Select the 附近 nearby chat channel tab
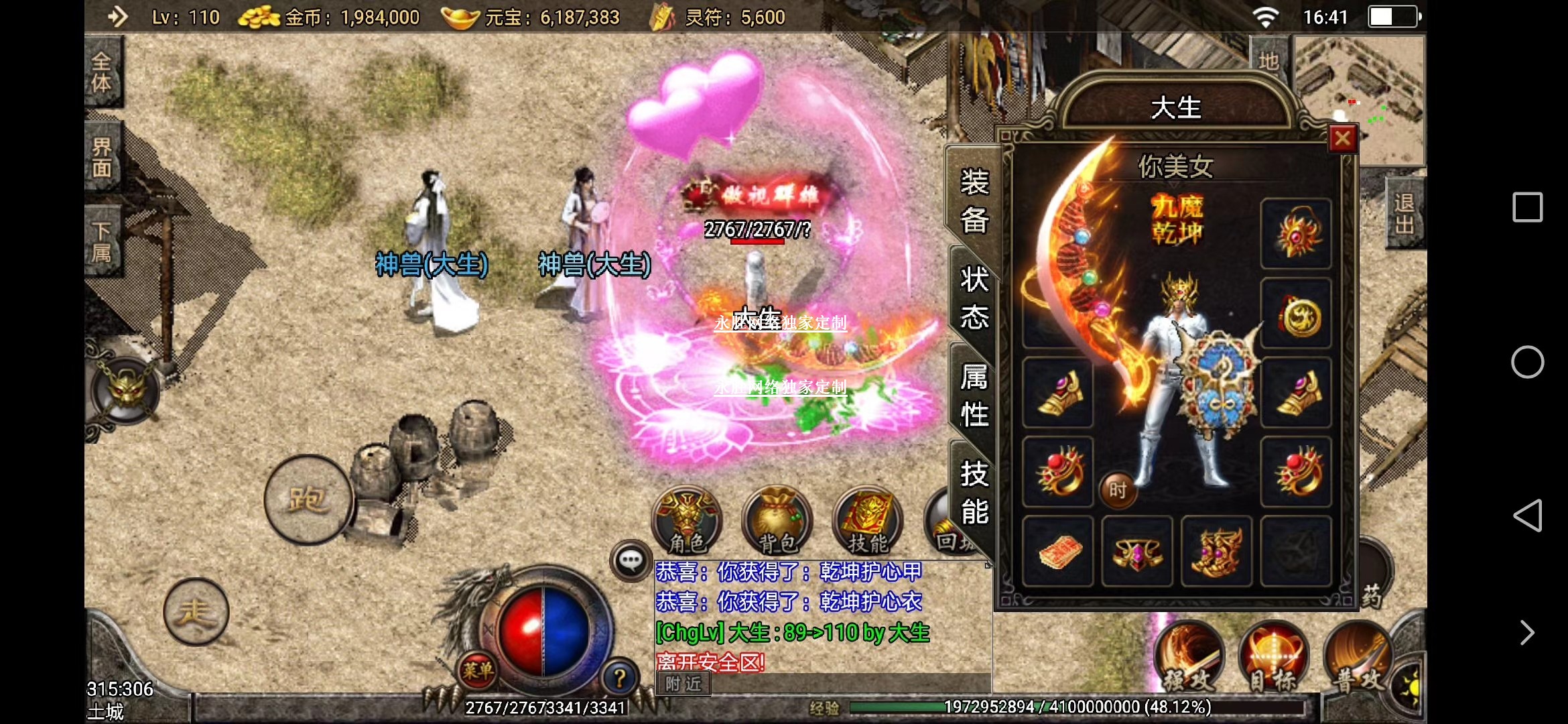 click(683, 684)
